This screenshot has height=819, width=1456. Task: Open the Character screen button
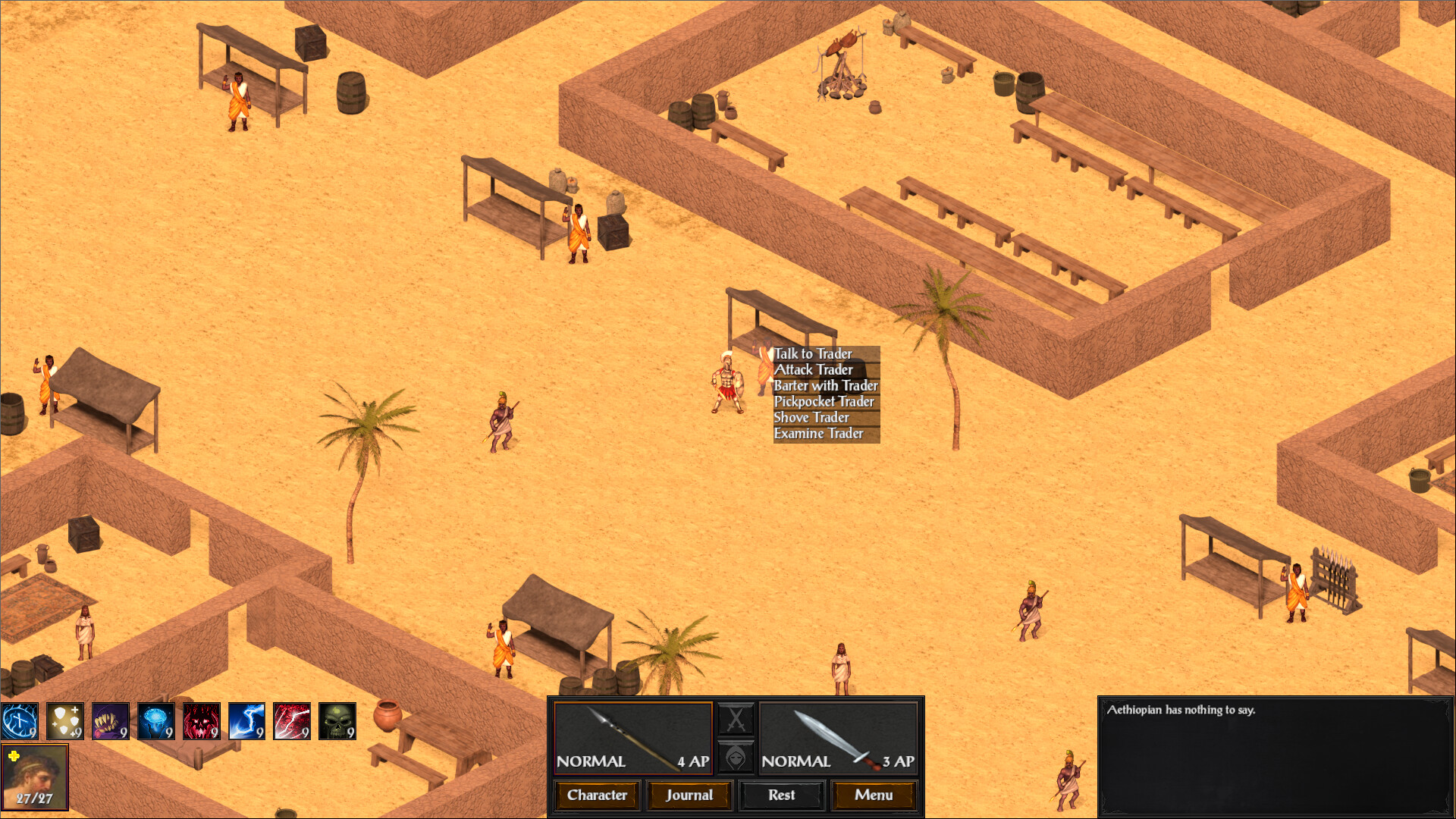click(x=596, y=795)
